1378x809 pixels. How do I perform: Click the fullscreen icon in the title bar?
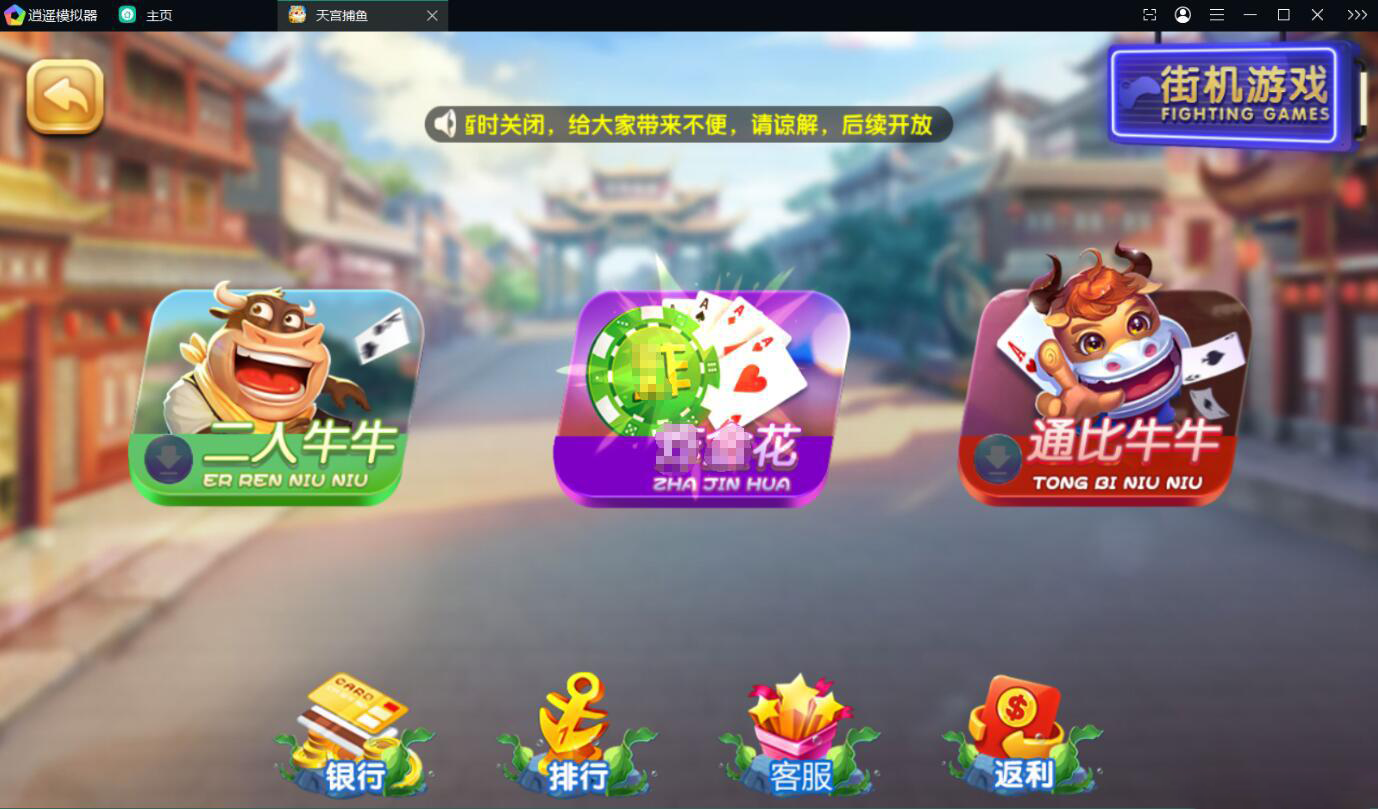[x=1148, y=14]
